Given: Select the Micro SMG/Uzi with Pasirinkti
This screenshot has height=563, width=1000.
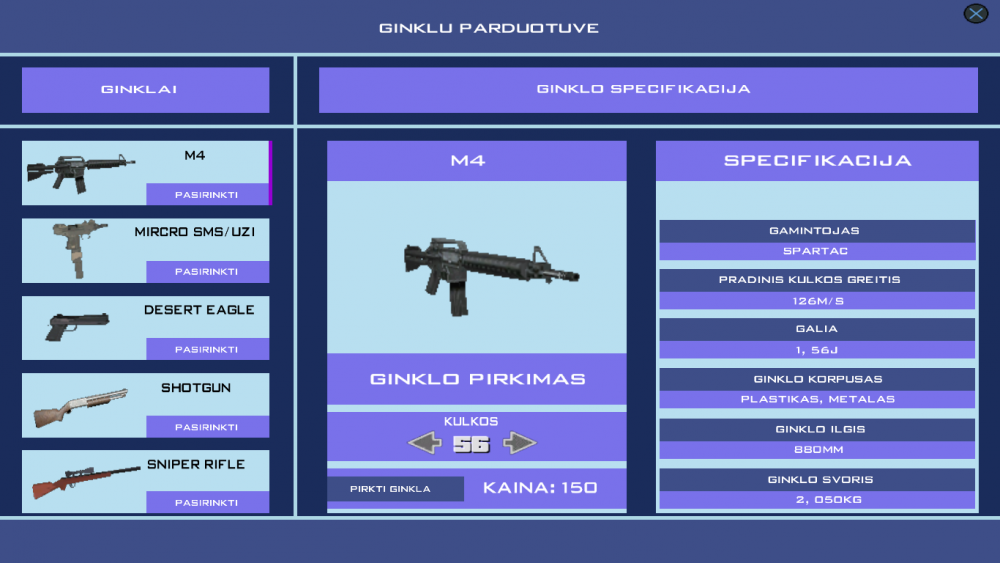Looking at the screenshot, I should click(207, 272).
